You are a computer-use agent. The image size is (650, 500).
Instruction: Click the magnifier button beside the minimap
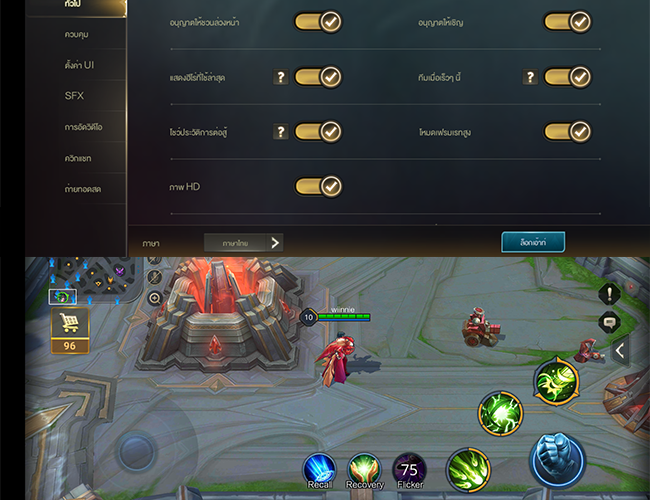pyautogui.click(x=155, y=298)
